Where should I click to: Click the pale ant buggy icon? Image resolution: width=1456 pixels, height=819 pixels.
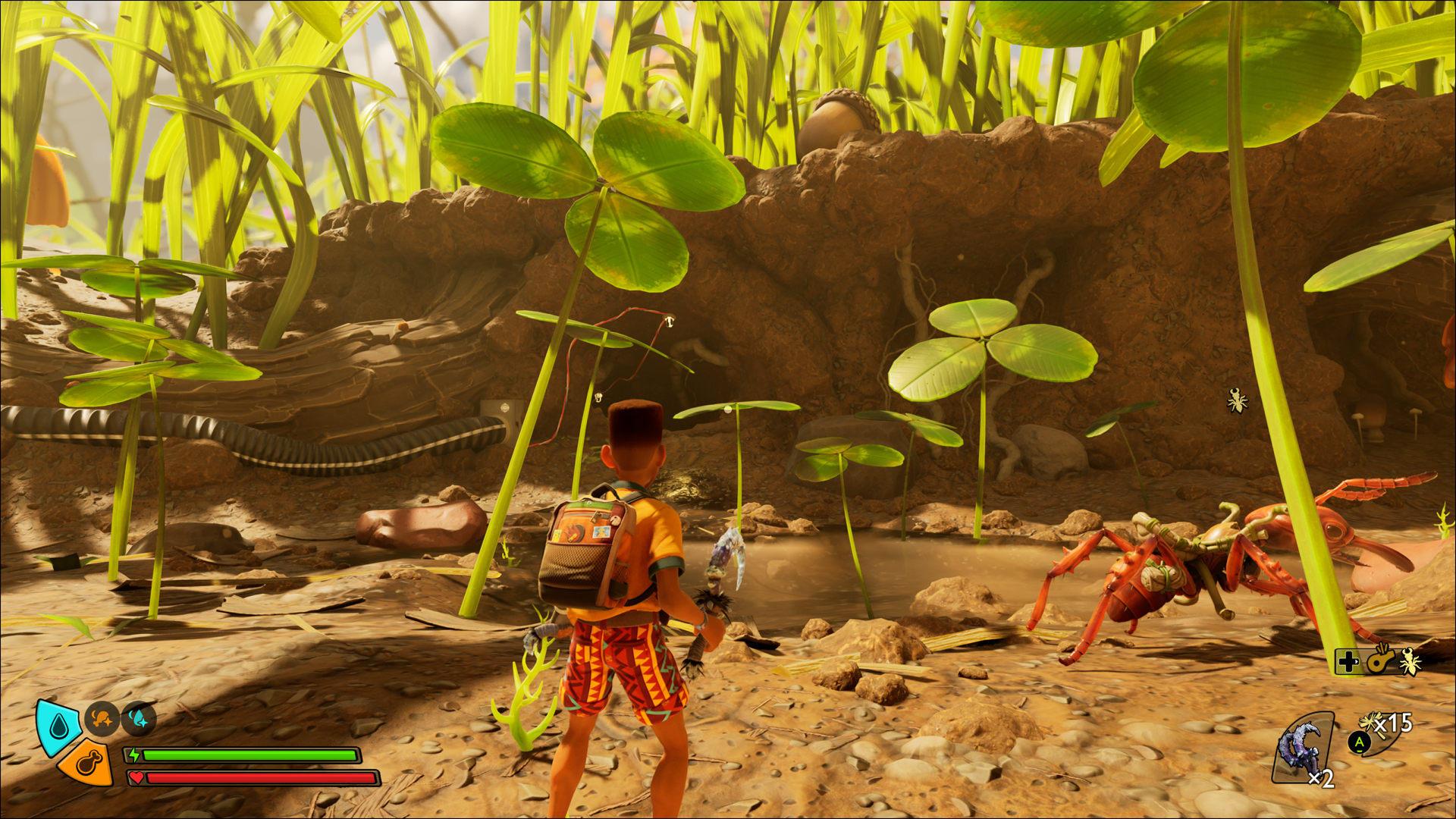point(1410,661)
